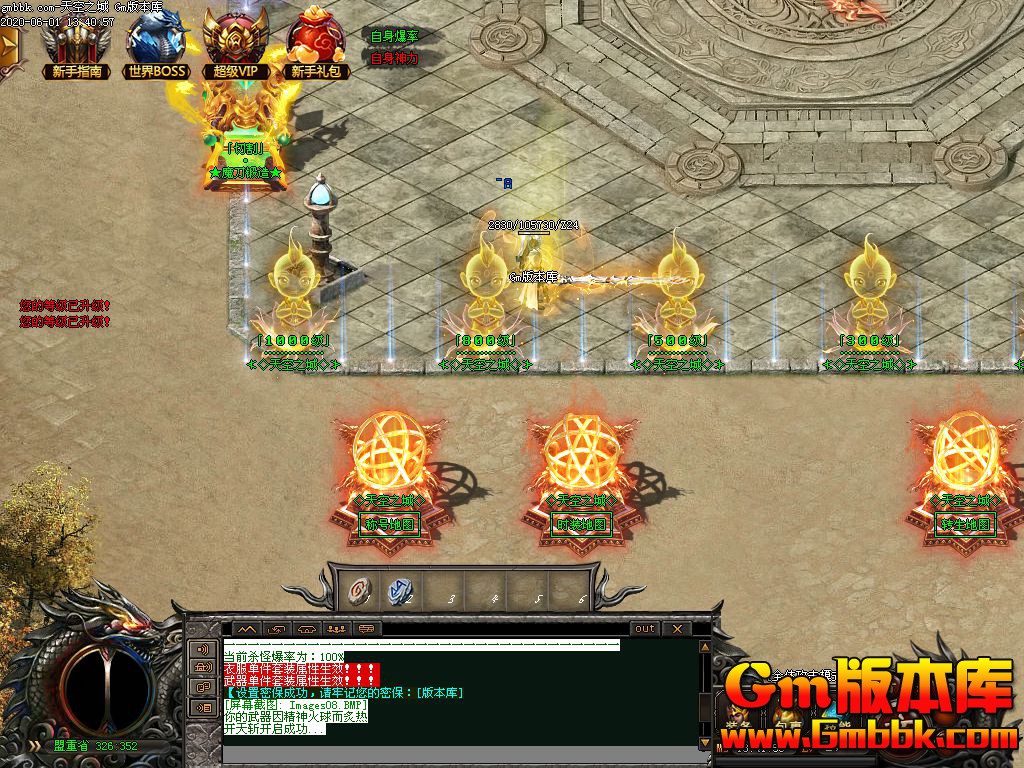Close the chat panel with the X button
The width and height of the screenshot is (1024, 768).
(x=677, y=629)
